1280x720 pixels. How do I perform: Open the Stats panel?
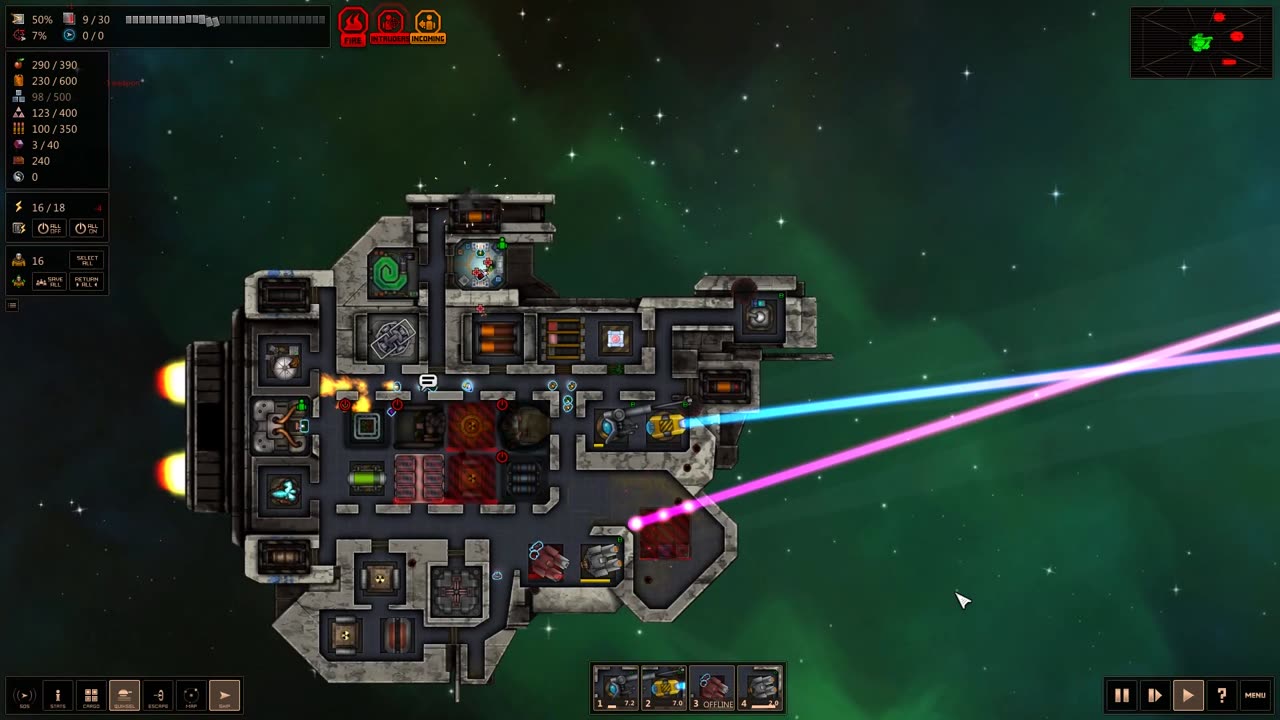(58, 695)
